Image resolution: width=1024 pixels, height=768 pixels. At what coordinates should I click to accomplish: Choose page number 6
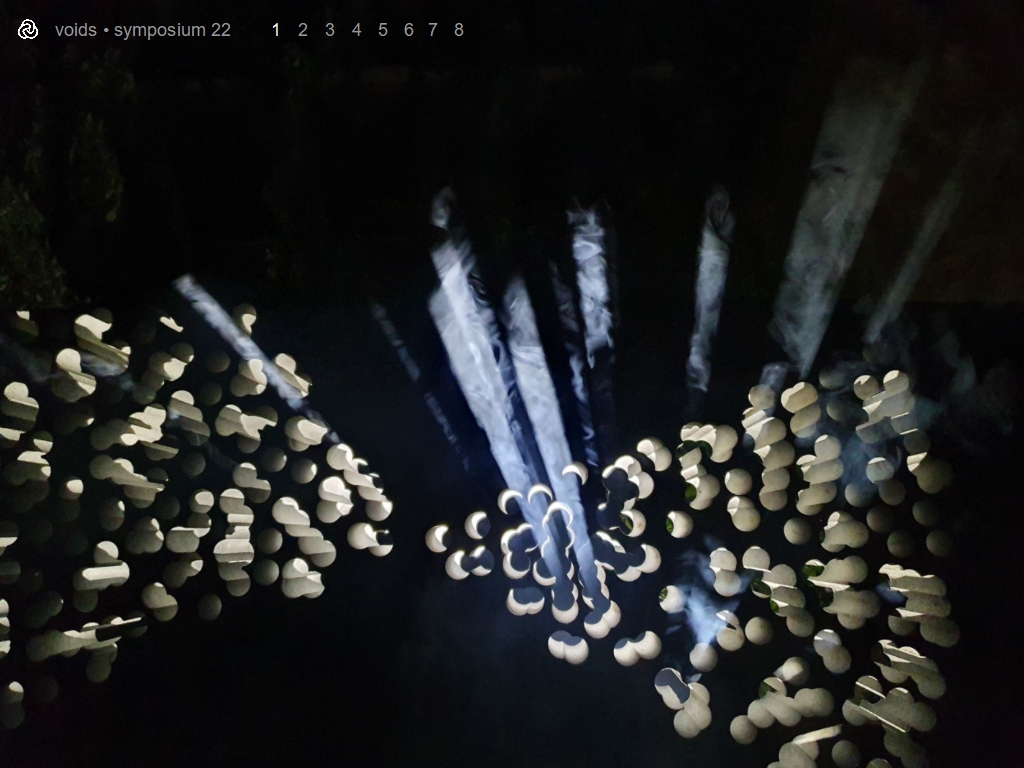point(408,30)
